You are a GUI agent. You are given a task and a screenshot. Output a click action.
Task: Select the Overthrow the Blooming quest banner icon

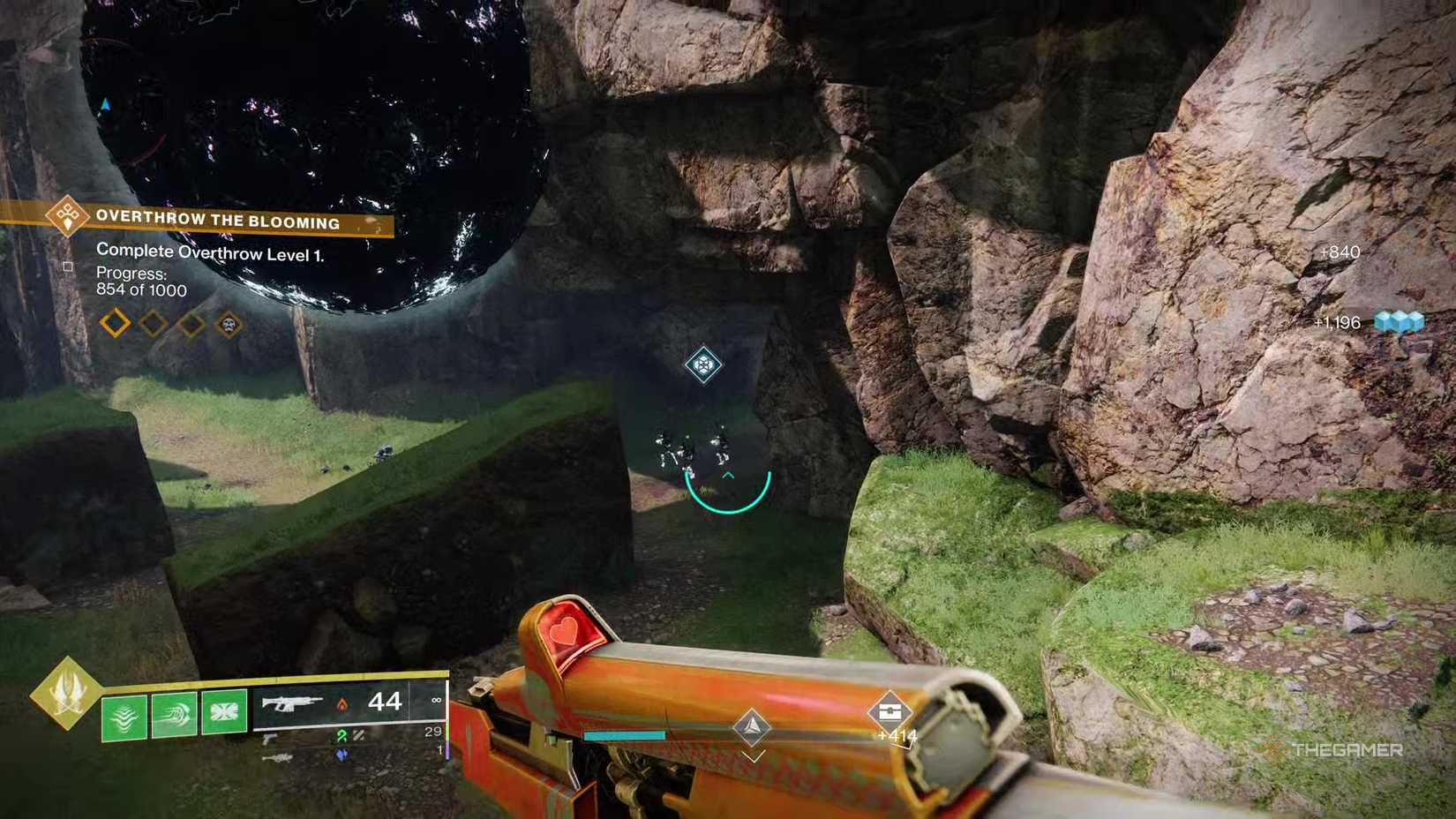pyautogui.click(x=66, y=220)
